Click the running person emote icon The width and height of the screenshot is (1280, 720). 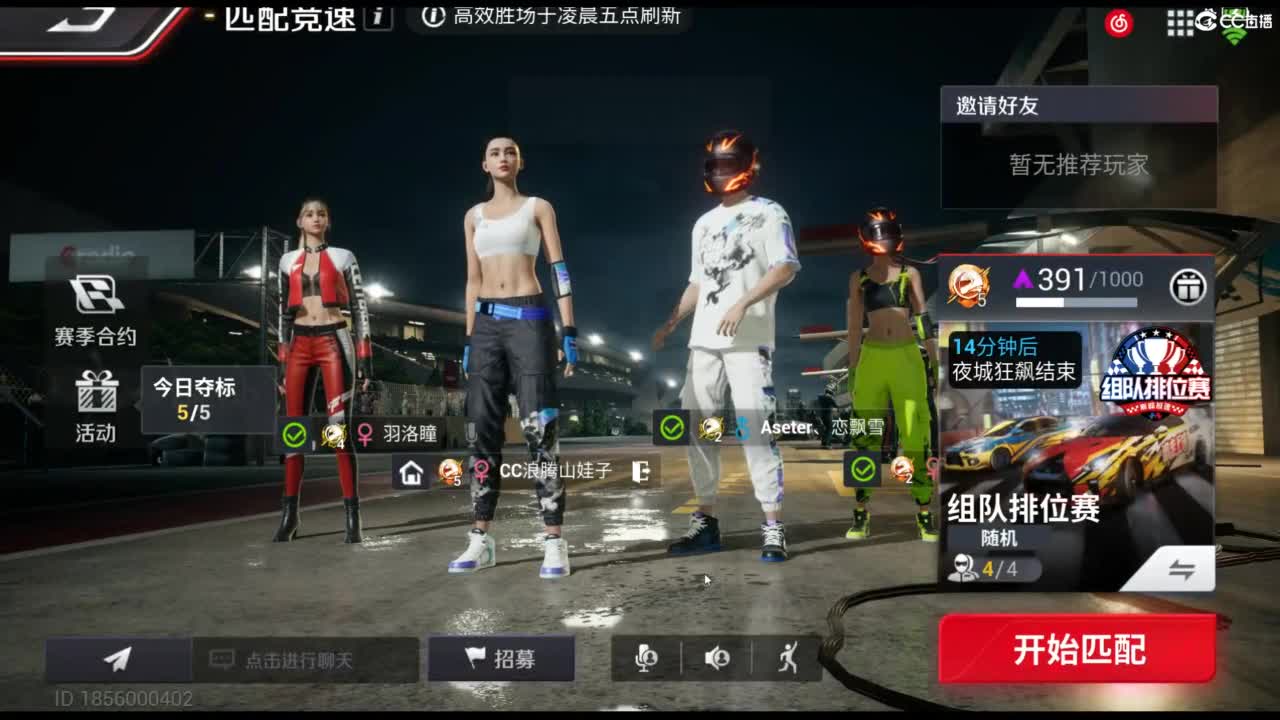pos(789,659)
